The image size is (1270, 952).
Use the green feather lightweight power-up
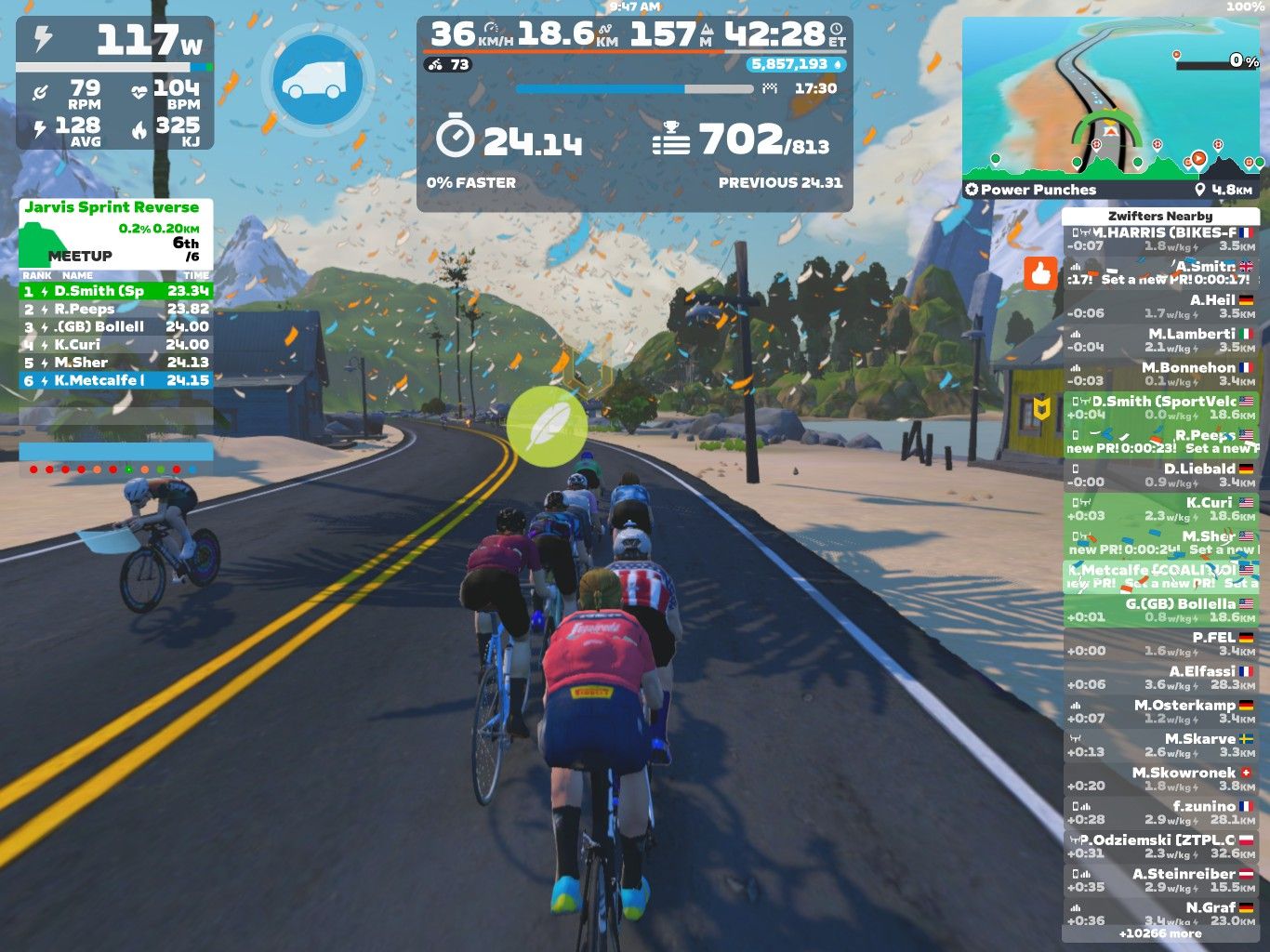point(547,426)
